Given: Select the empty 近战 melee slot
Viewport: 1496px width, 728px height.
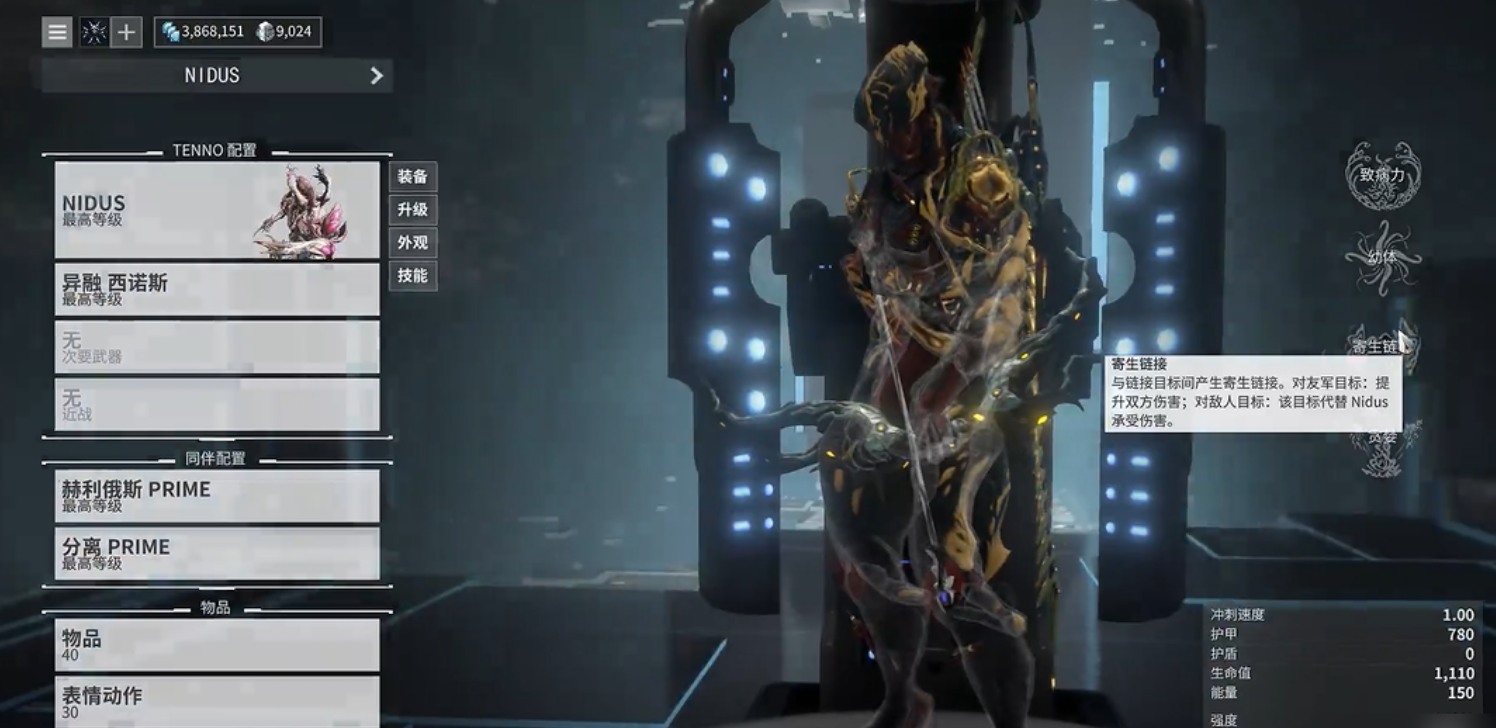Looking at the screenshot, I should coord(217,404).
